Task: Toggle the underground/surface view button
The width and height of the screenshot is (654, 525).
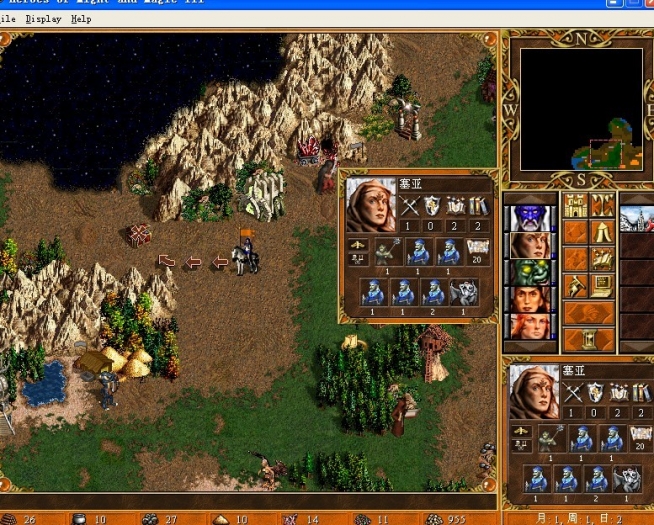Action: tap(602, 205)
